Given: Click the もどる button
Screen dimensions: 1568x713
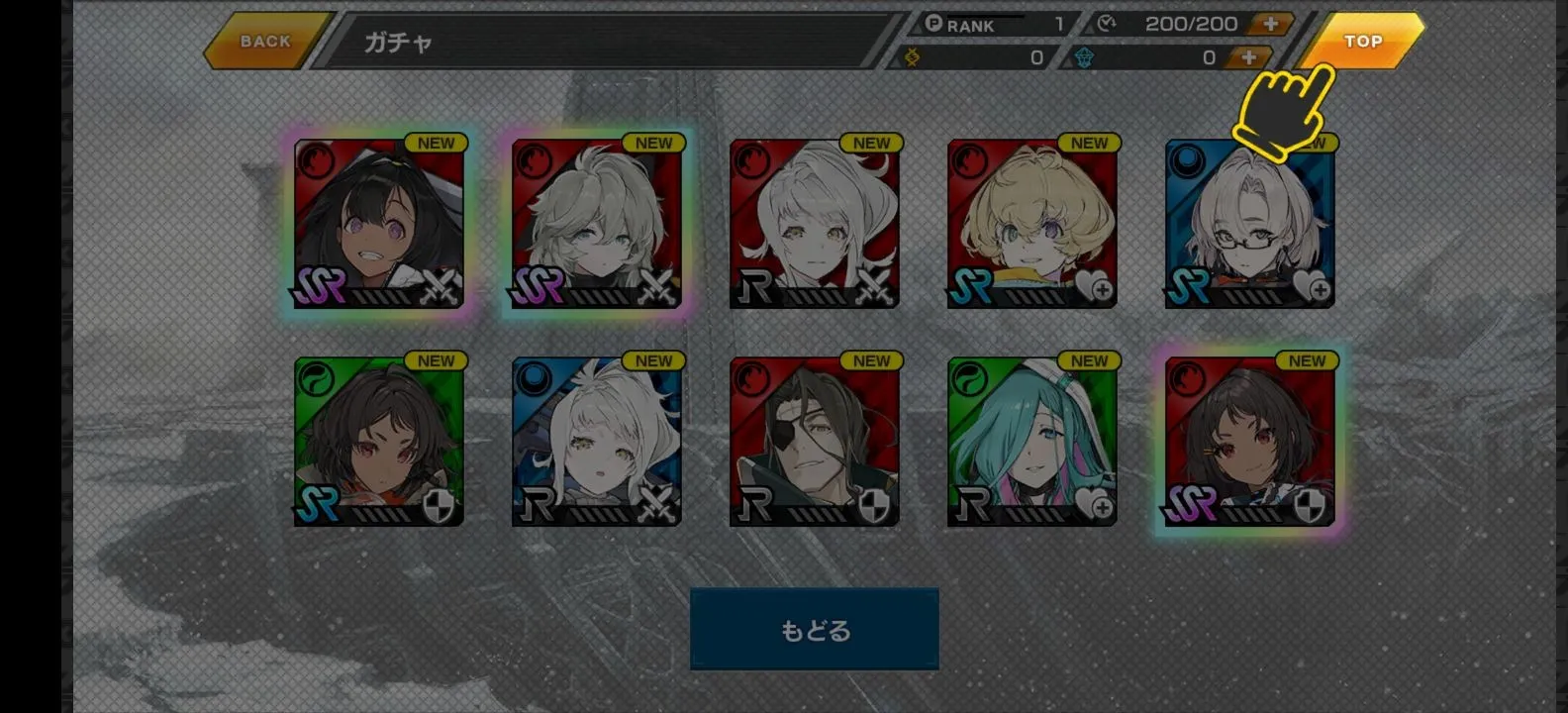Looking at the screenshot, I should 814,630.
